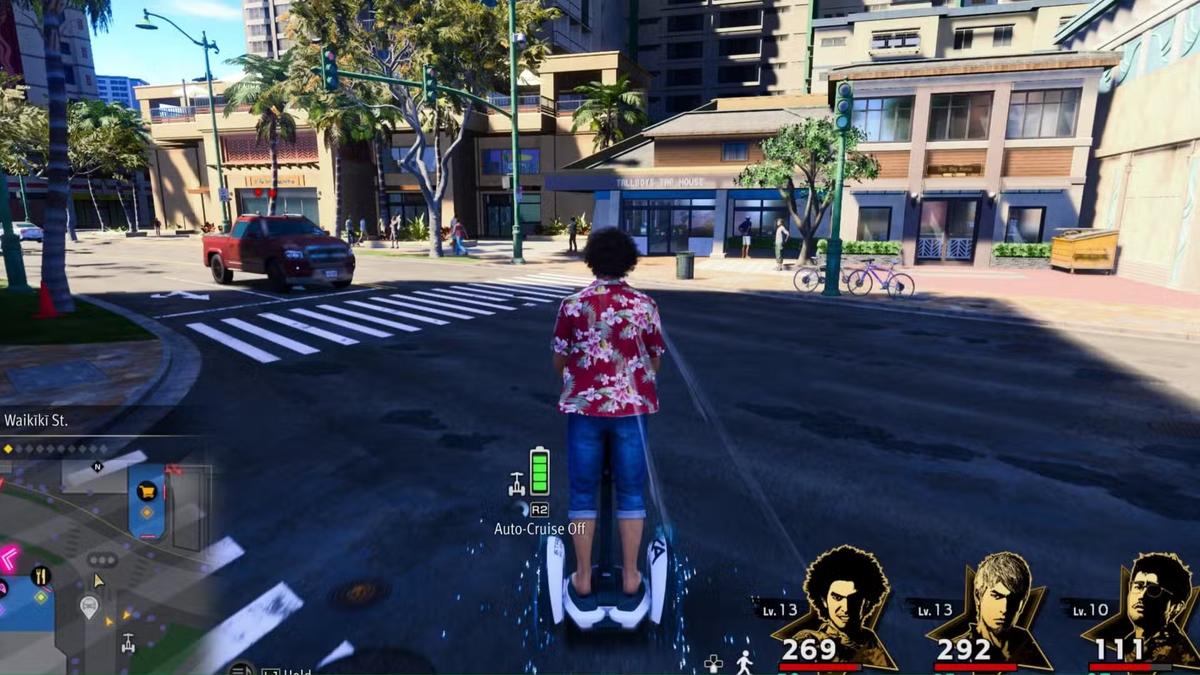The height and width of the screenshot is (675, 1200).
Task: Open the curly-haired party leader's portrait
Action: [x=846, y=603]
